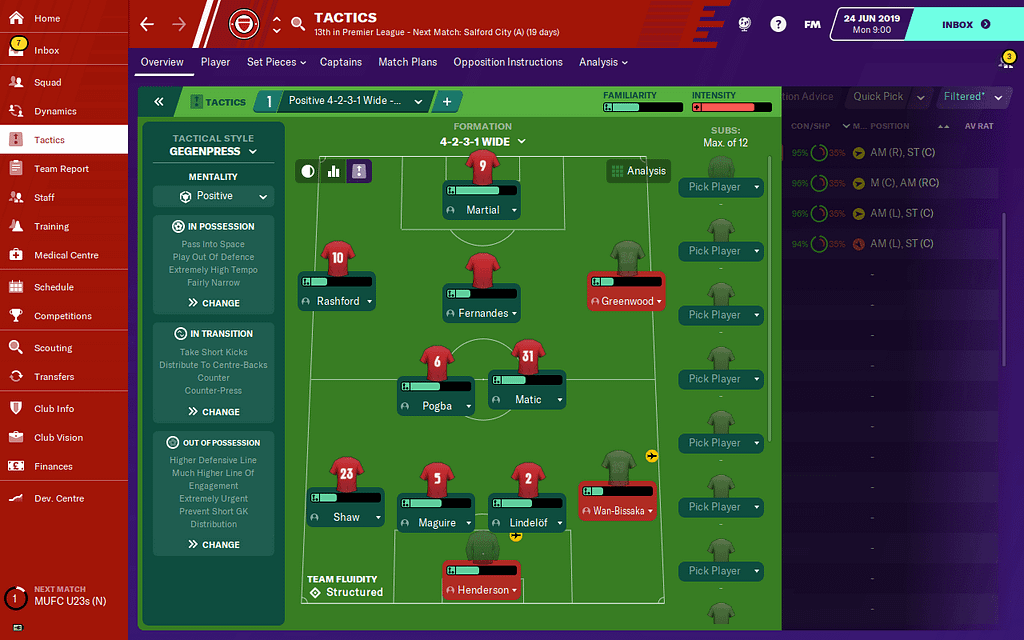This screenshot has height=640, width=1024.
Task: Go to the Training section
Action: pos(52,226)
